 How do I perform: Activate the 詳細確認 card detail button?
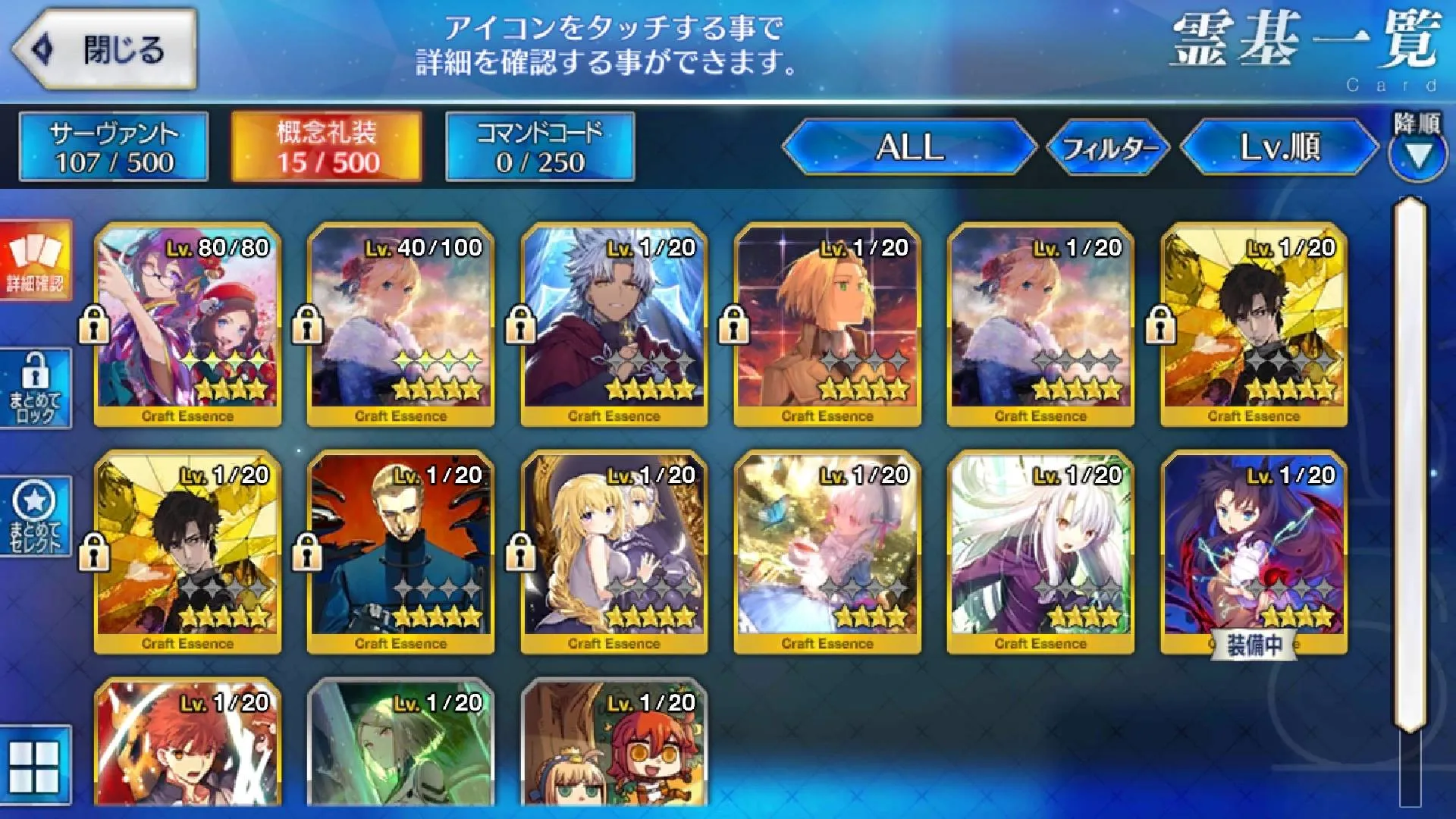pos(36,260)
